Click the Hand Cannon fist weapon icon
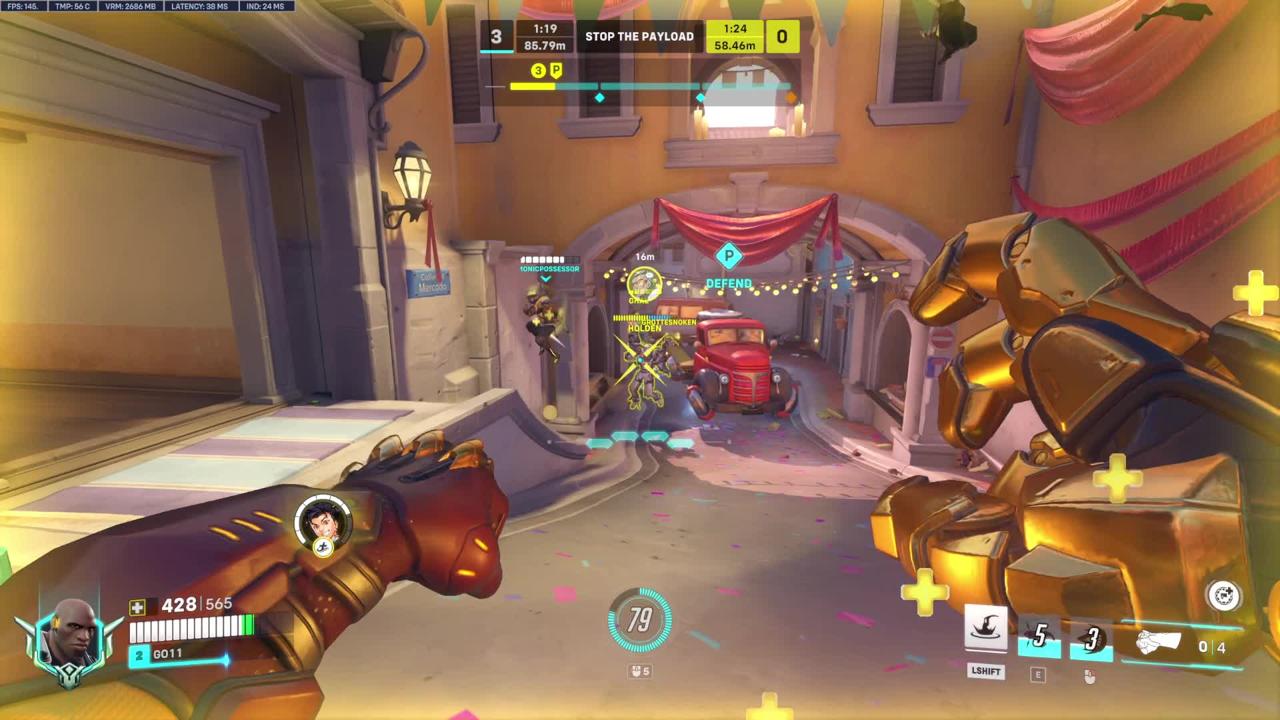 [1158, 644]
